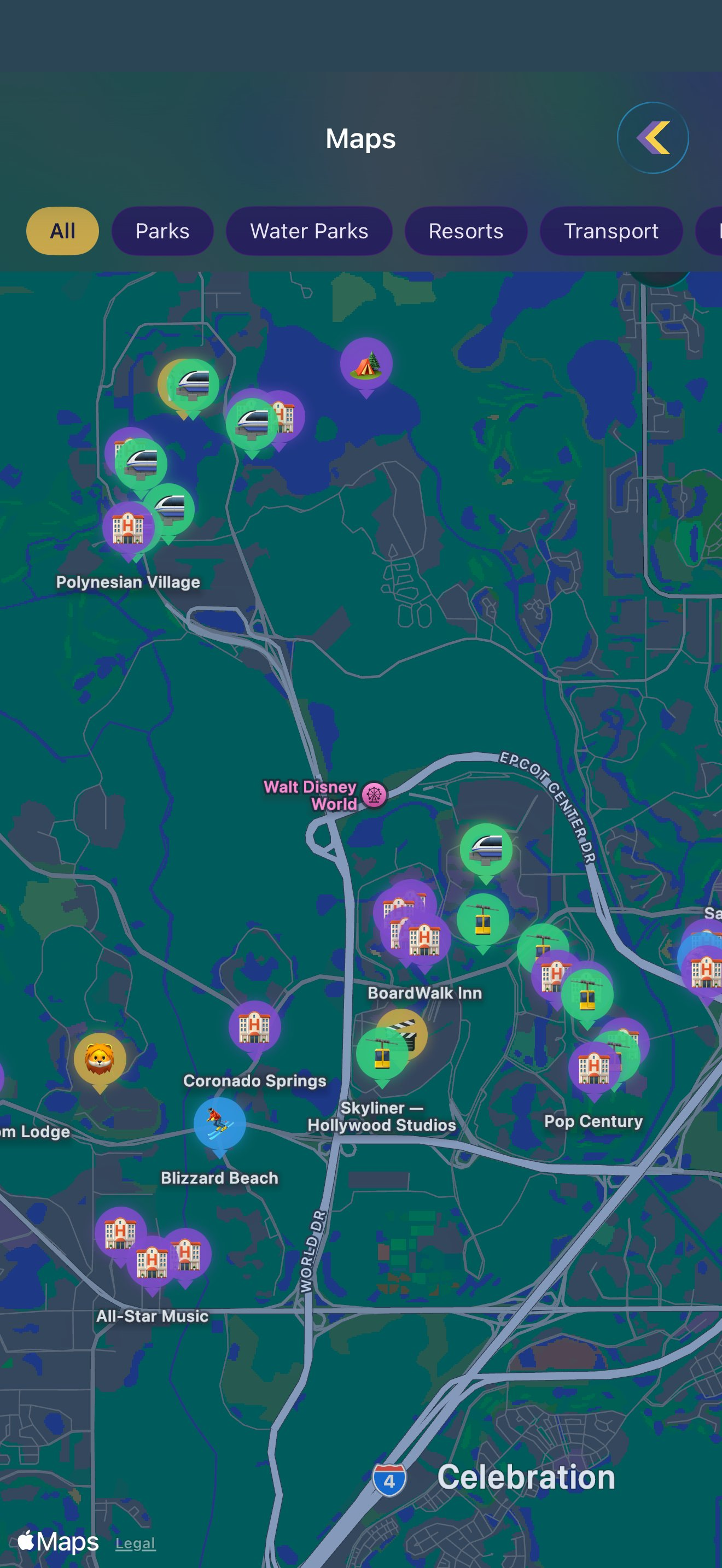The width and height of the screenshot is (722, 1568).
Task: Collapse the map view with the back chevron
Action: point(654,138)
